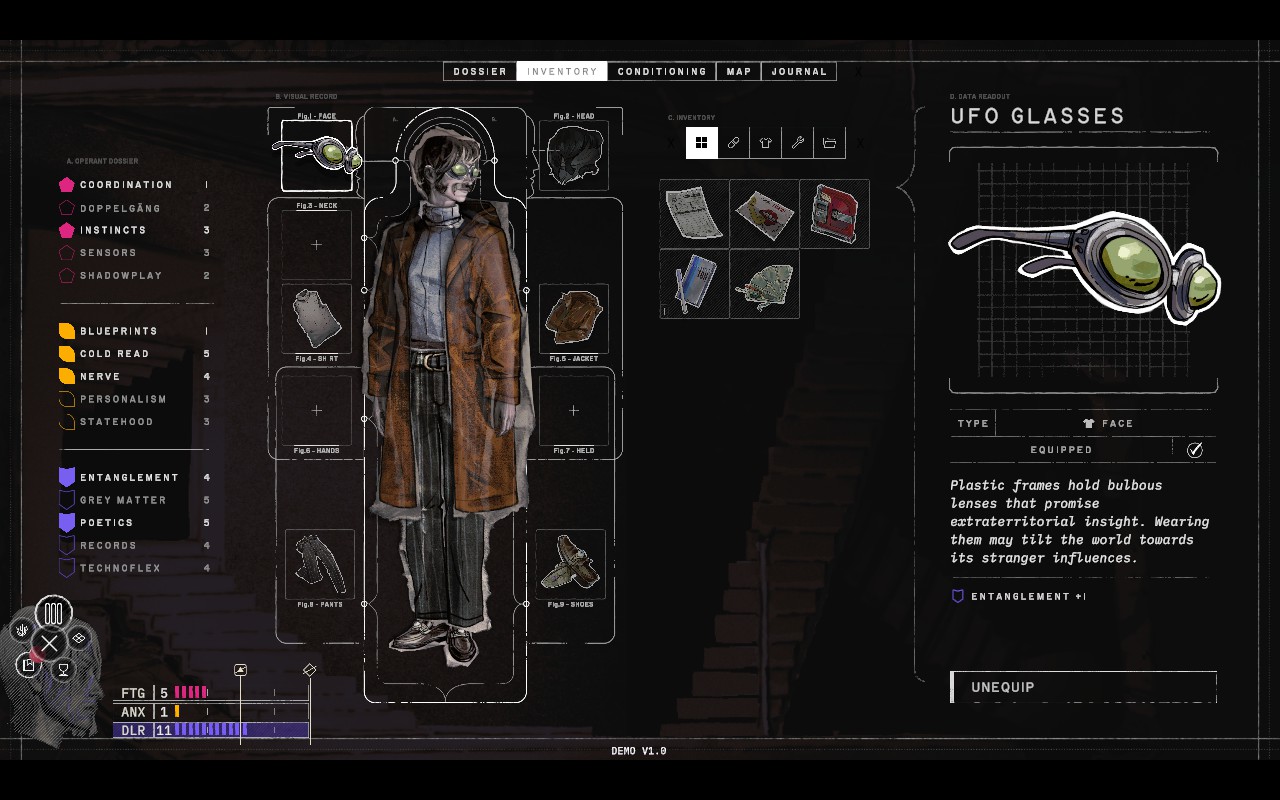The width and height of the screenshot is (1280, 800).
Task: Collapse the inventory filters using the left X
Action: click(x=670, y=143)
